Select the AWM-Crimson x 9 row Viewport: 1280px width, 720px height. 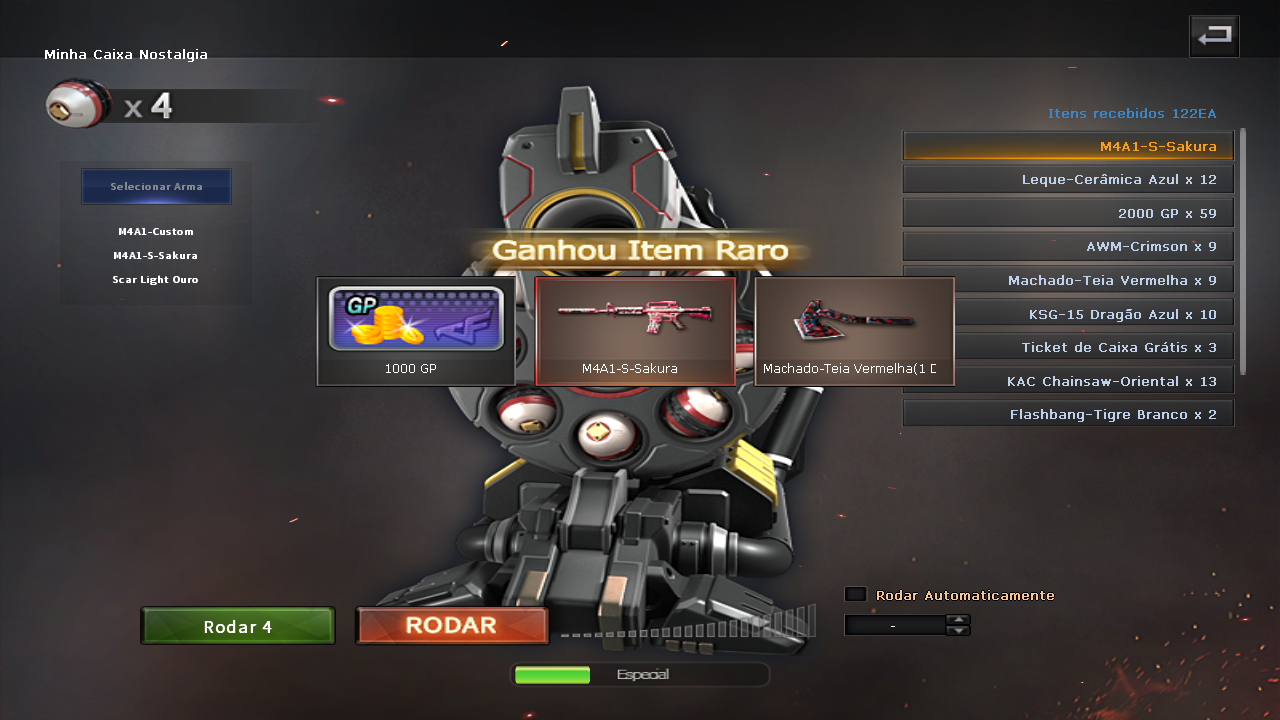coord(1068,246)
